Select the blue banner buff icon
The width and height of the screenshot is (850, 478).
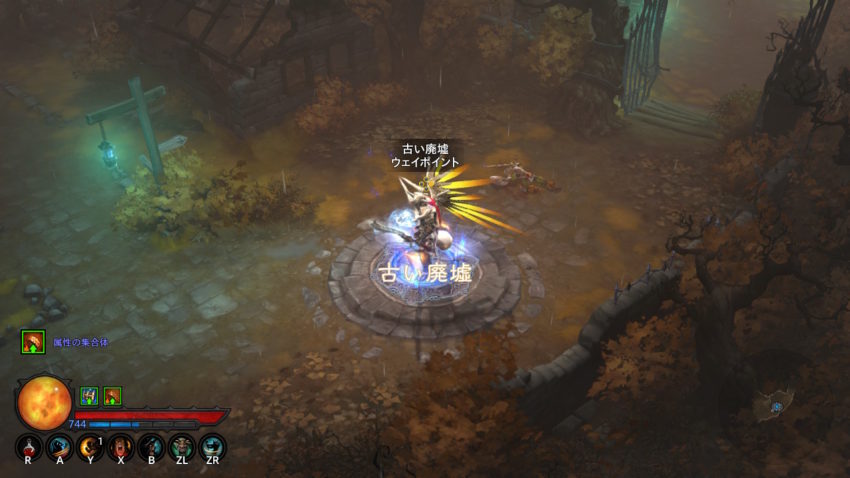click(x=89, y=396)
